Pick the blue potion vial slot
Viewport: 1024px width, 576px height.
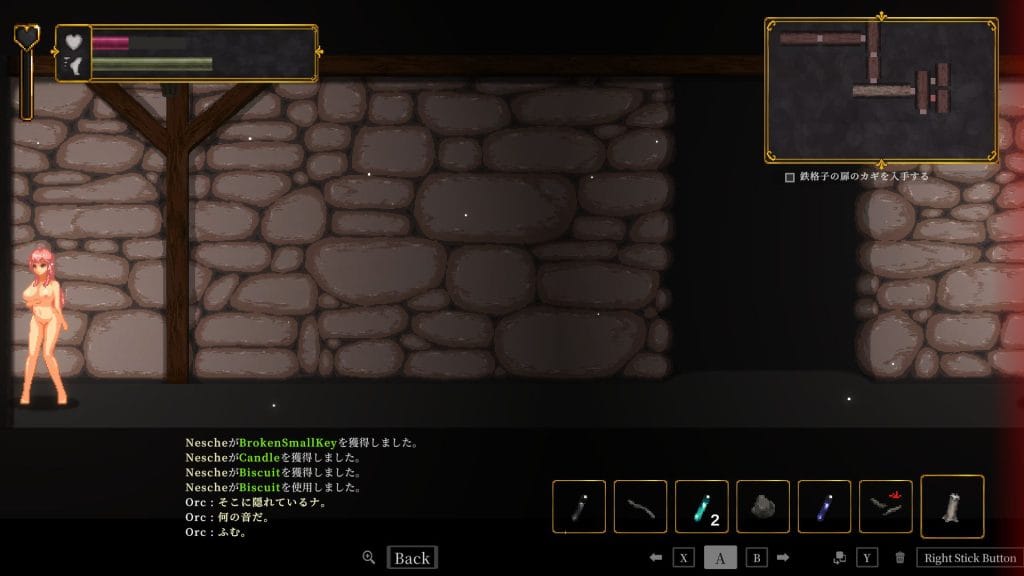824,507
